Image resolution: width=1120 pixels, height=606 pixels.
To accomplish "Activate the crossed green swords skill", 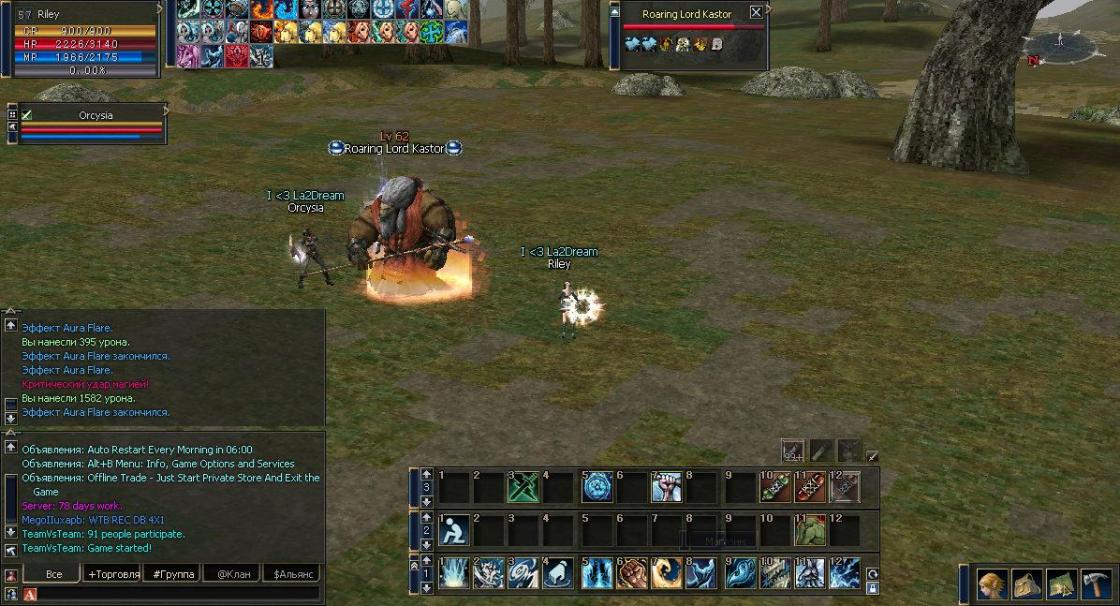I will coord(524,487).
